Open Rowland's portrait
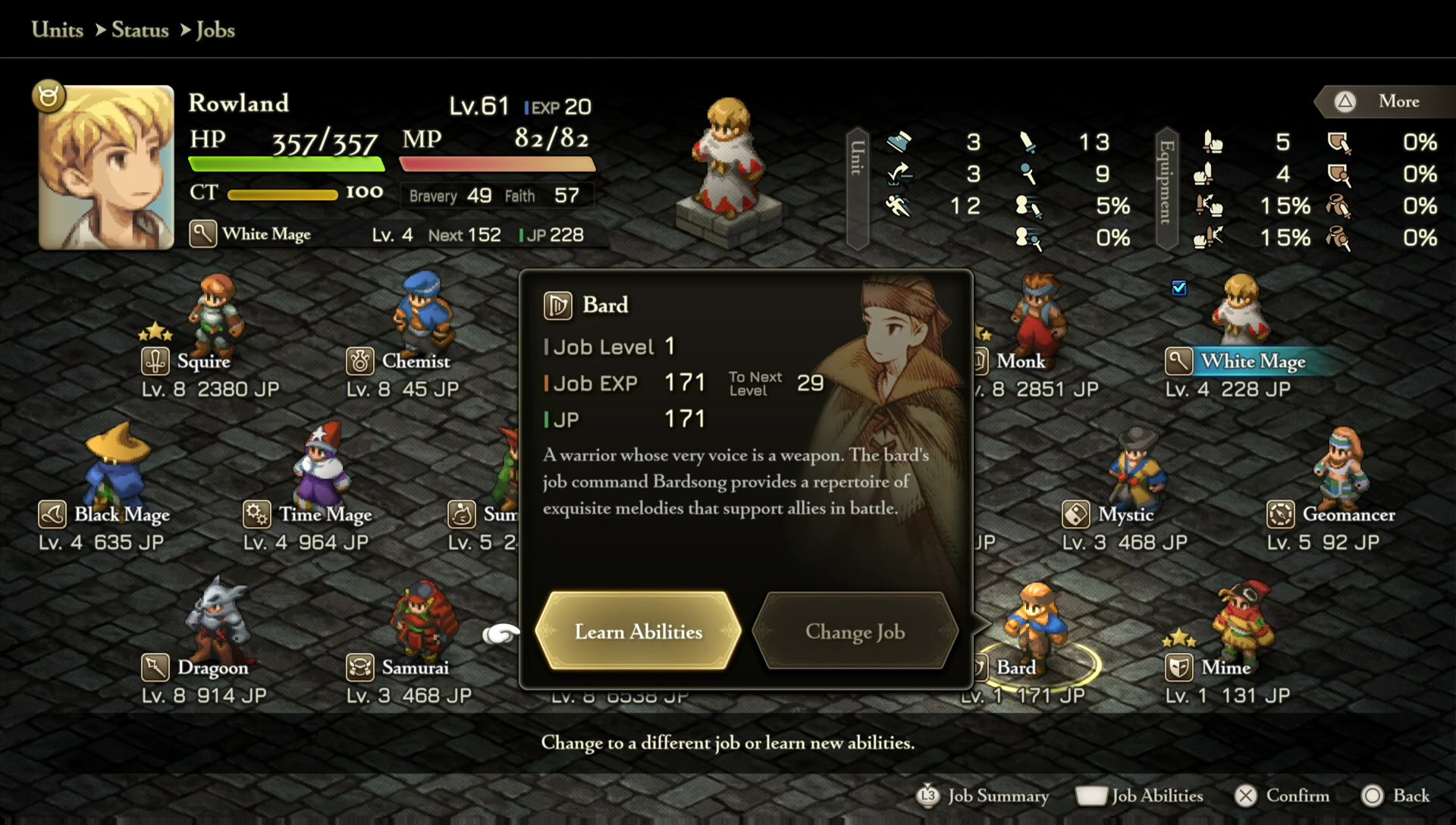 click(x=106, y=167)
